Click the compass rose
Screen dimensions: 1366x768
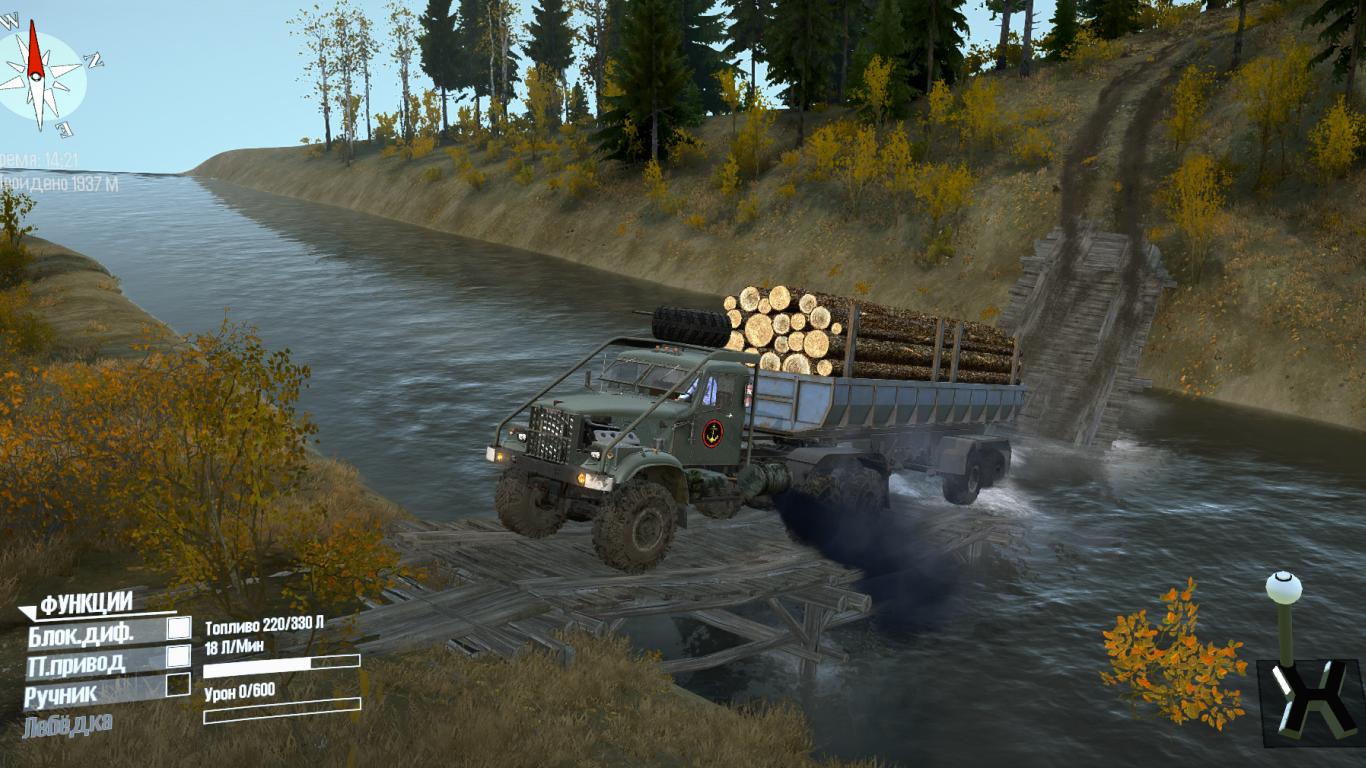(38, 76)
